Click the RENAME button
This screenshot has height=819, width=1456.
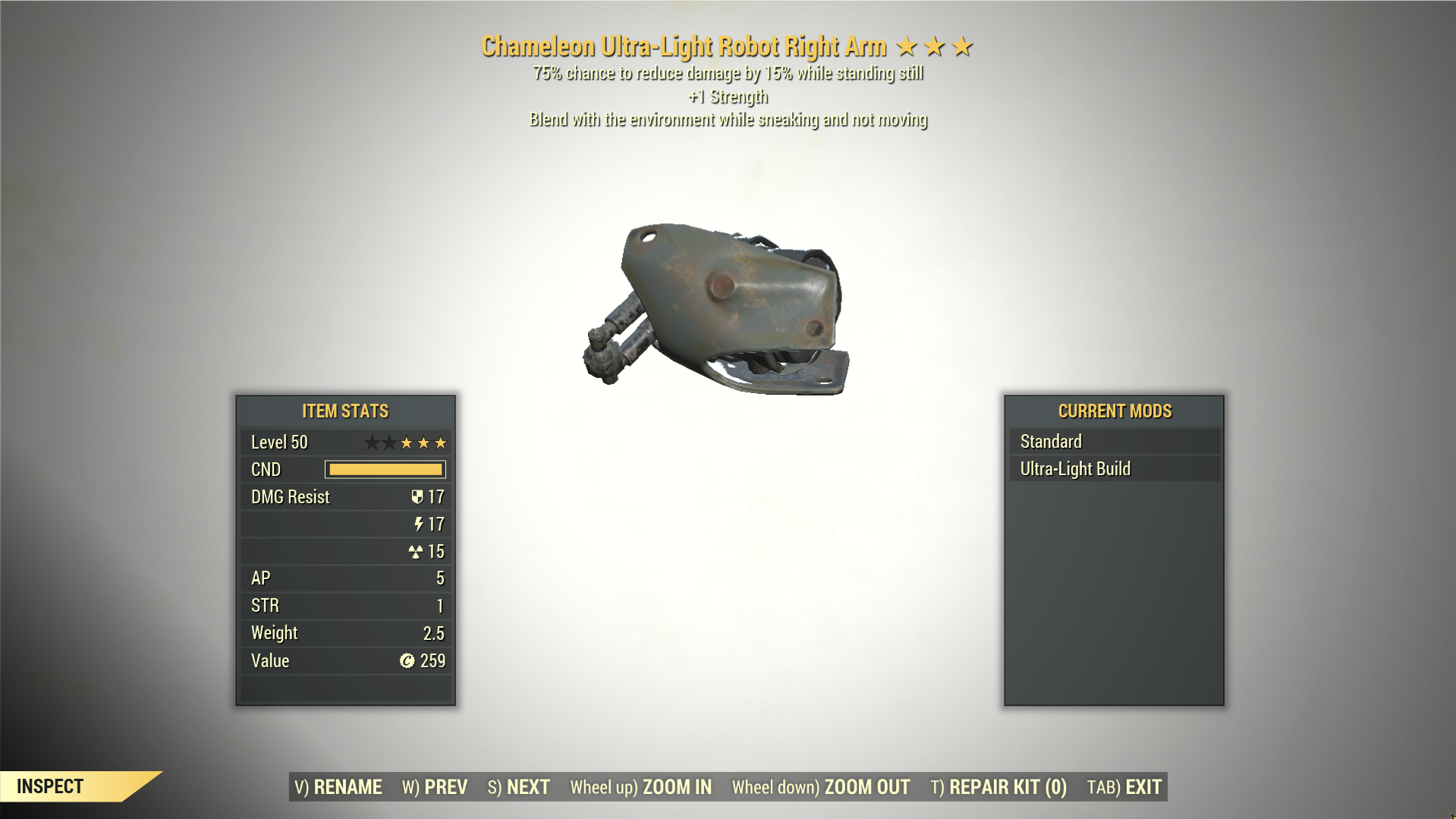(338, 787)
